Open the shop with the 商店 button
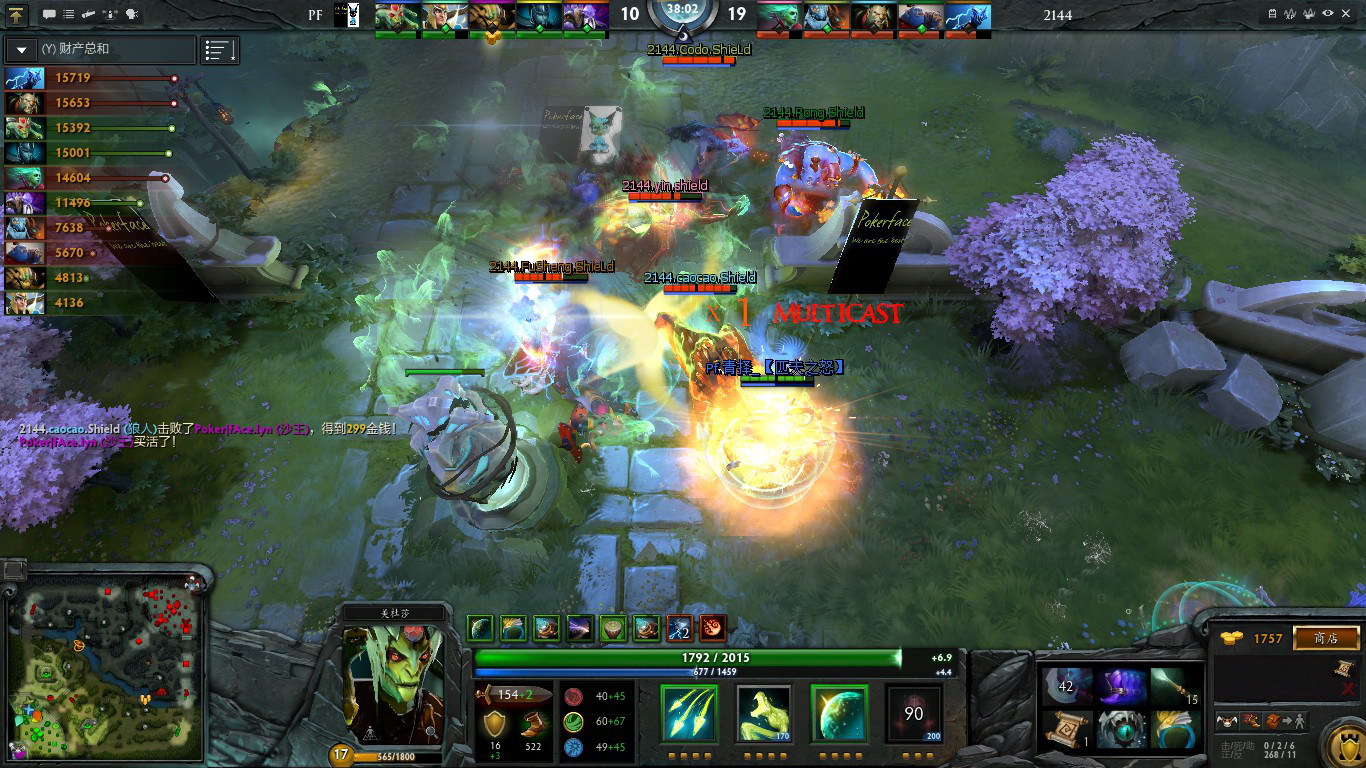This screenshot has width=1366, height=768. (x=1326, y=638)
